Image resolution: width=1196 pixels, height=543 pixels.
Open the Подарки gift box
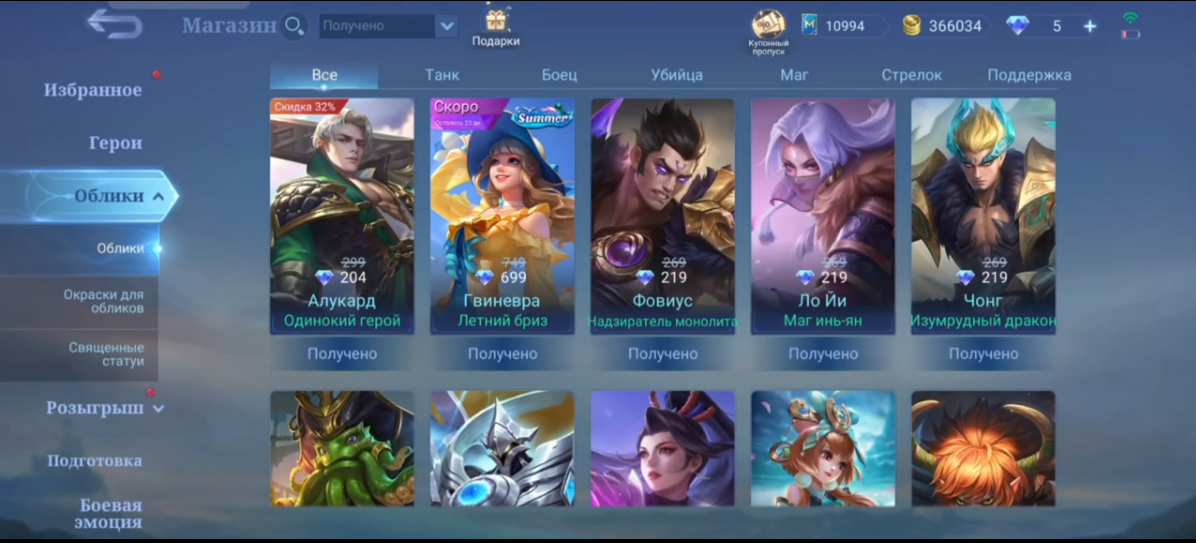pyautogui.click(x=496, y=27)
